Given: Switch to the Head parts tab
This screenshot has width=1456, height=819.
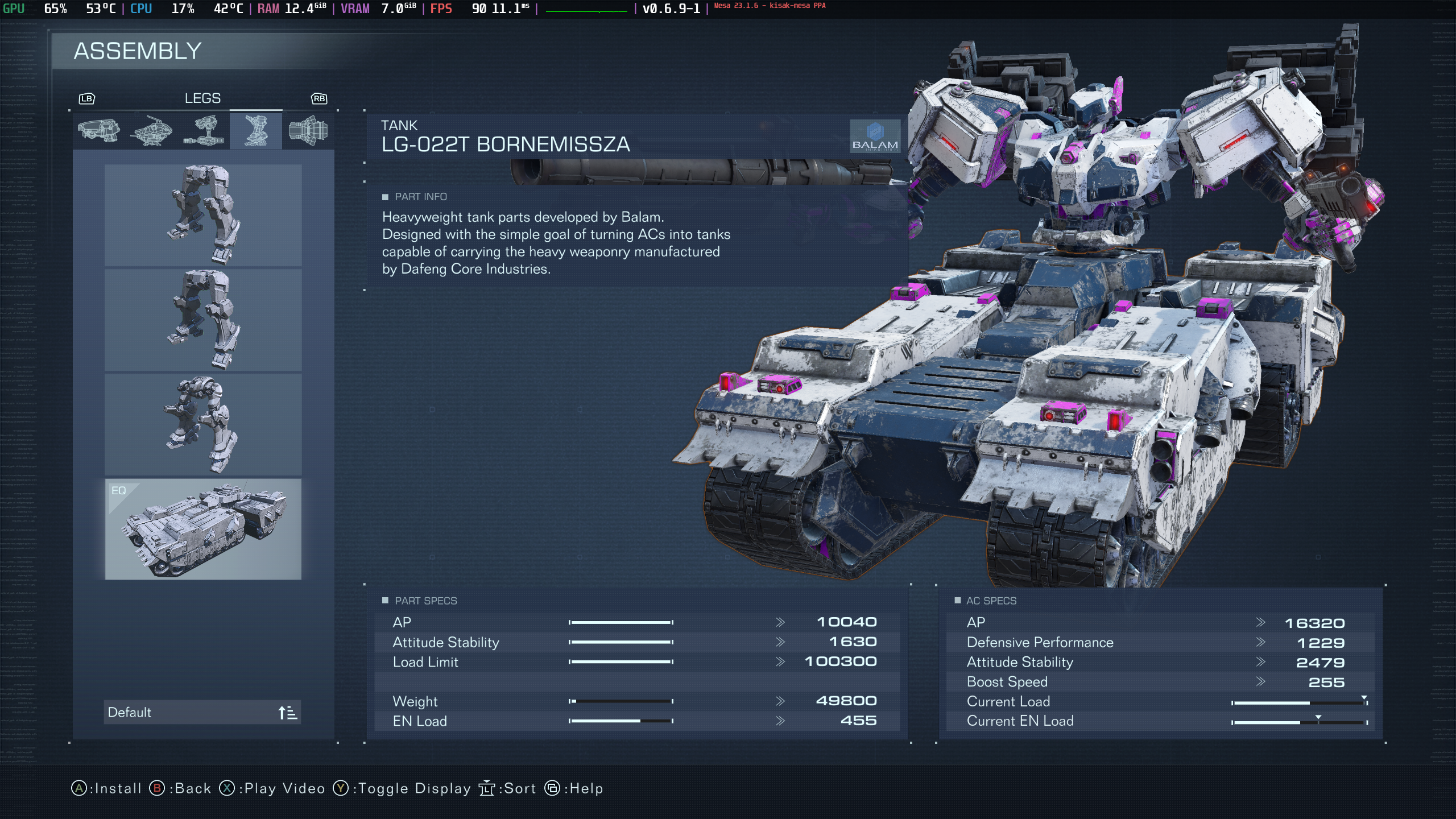Looking at the screenshot, I should [98, 131].
